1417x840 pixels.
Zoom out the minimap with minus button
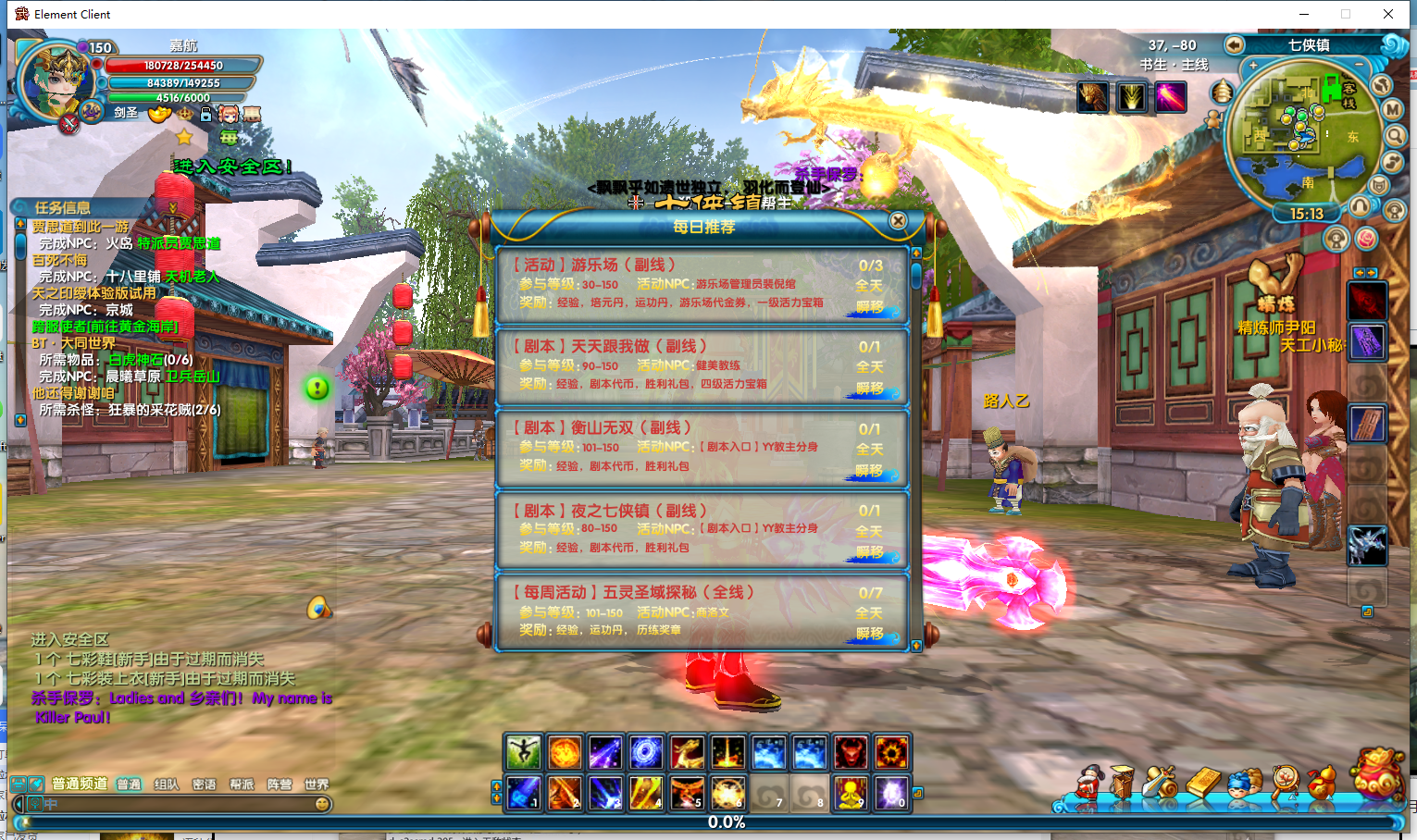tap(1358, 65)
